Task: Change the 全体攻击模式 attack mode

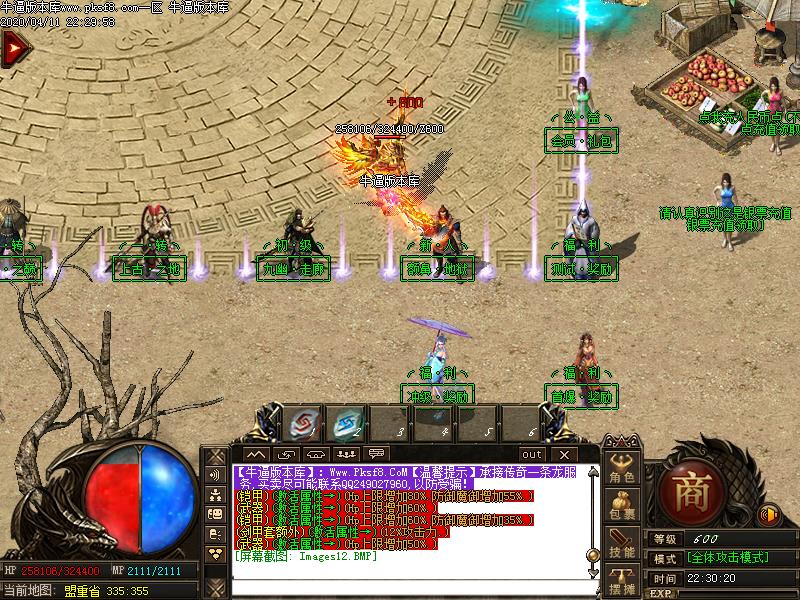Action: coord(728,558)
